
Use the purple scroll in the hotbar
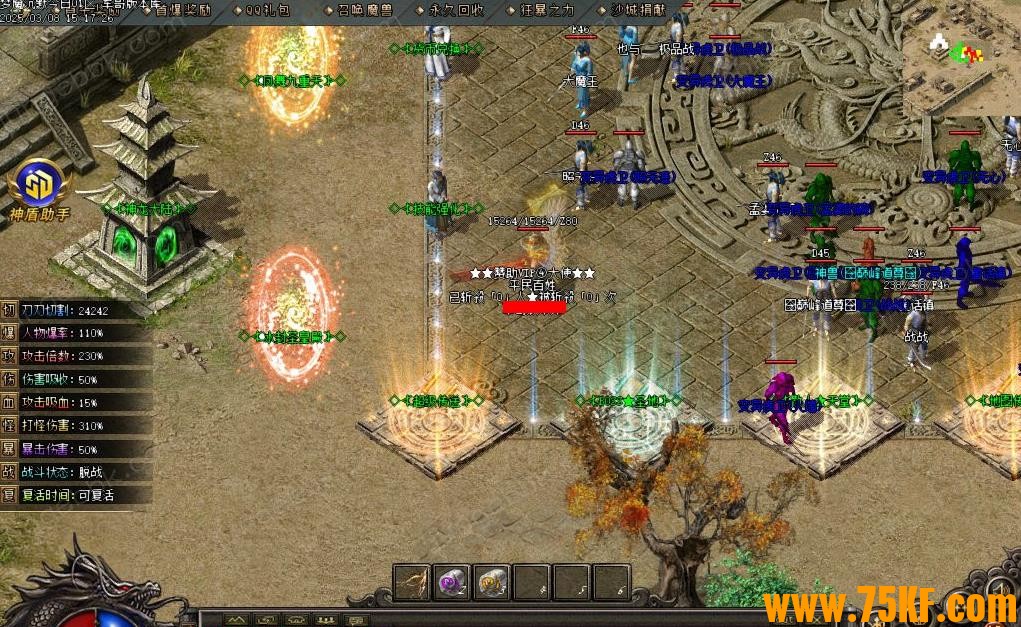(x=453, y=581)
